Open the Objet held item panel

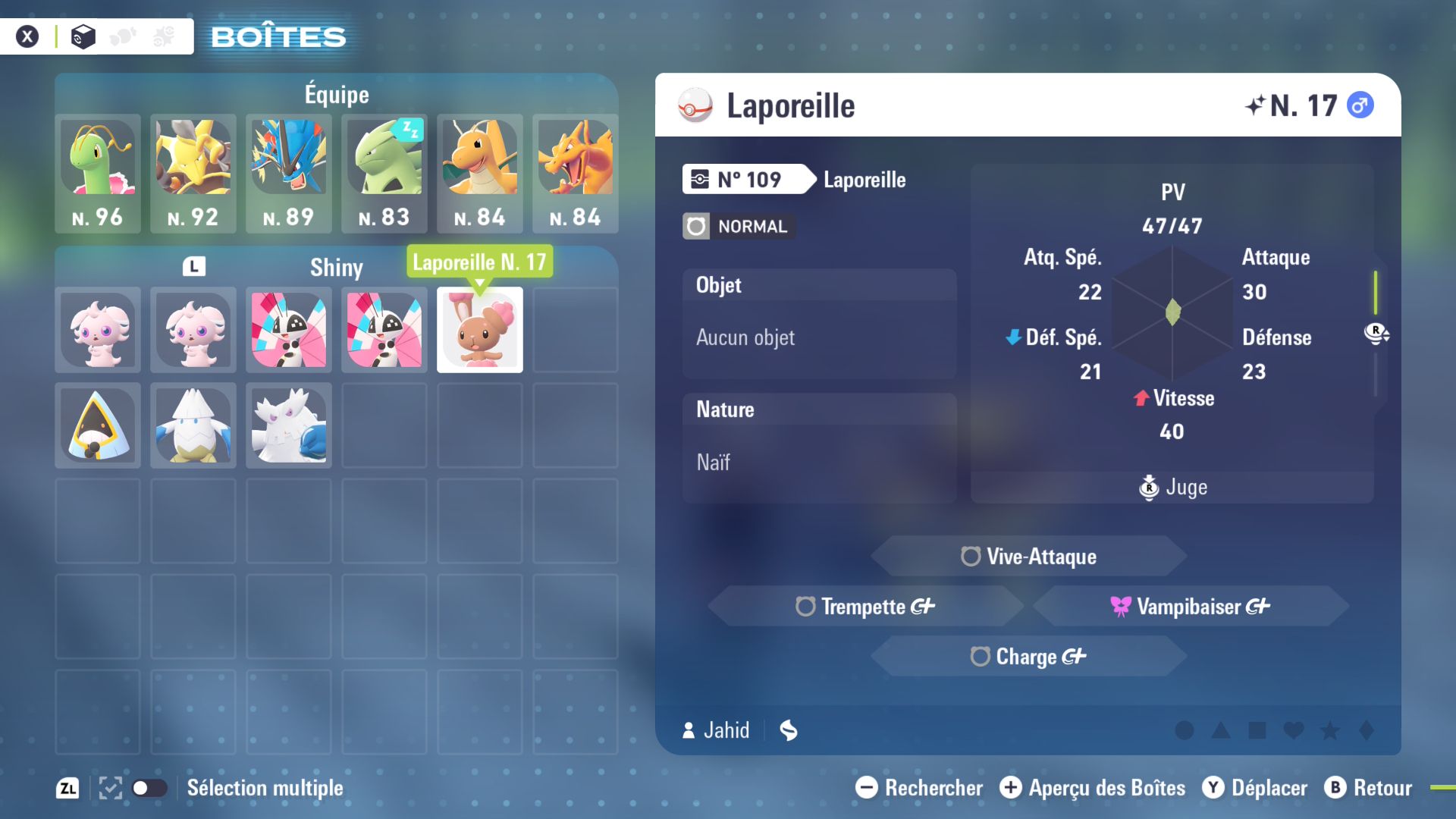819,324
